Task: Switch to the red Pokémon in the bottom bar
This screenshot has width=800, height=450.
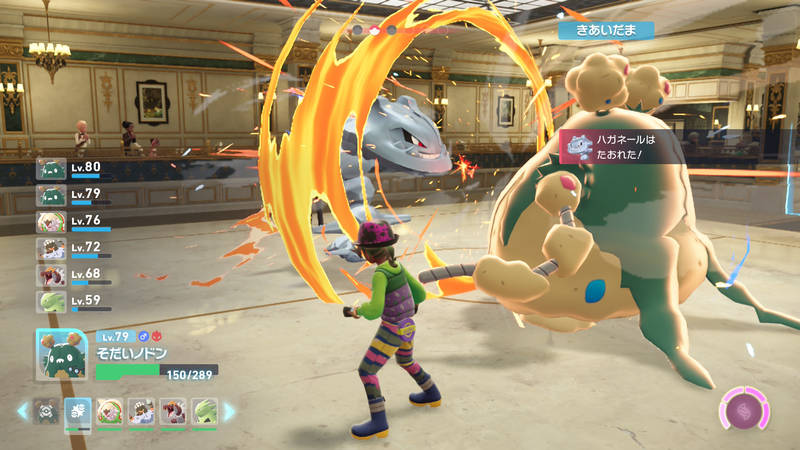Action: (173, 411)
